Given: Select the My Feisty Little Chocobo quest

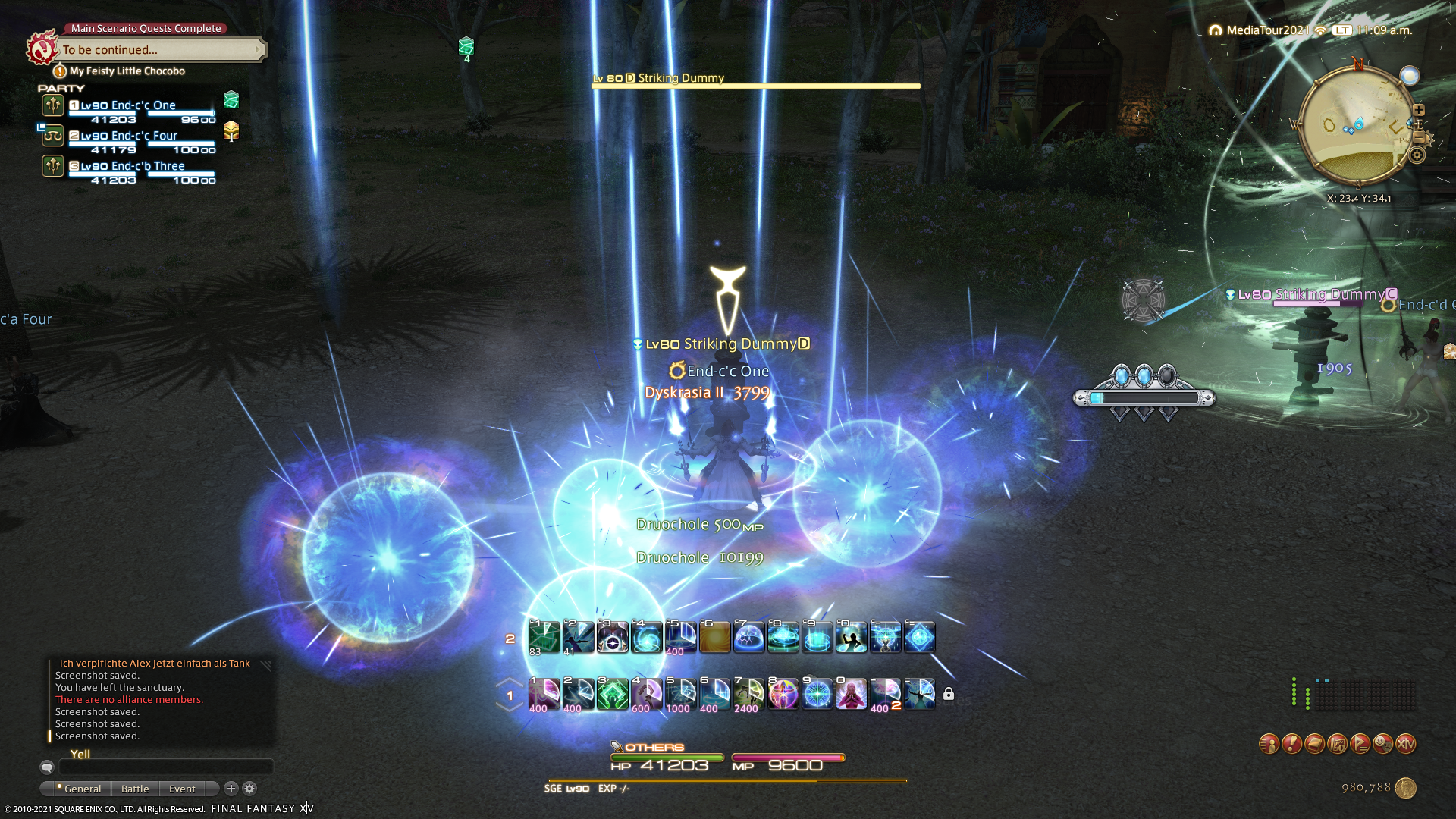Looking at the screenshot, I should (x=127, y=71).
